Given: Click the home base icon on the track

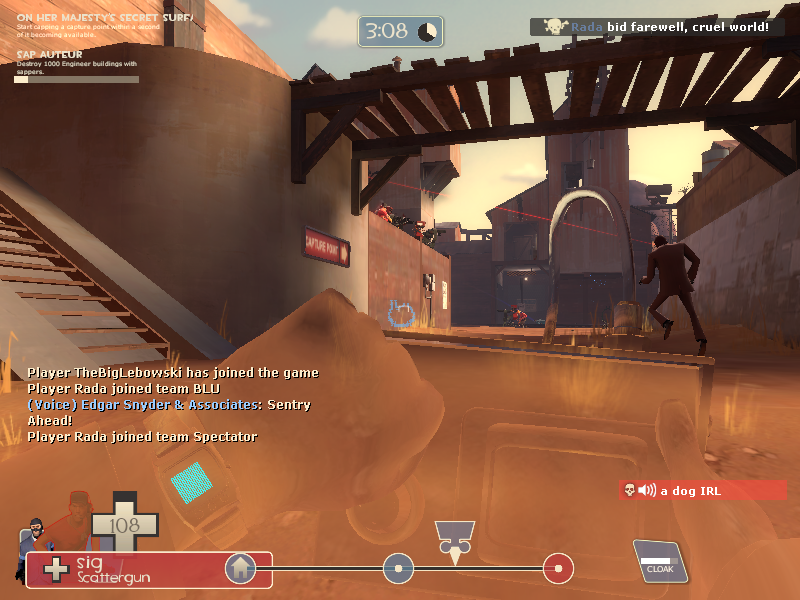Looking at the screenshot, I should (240, 569).
